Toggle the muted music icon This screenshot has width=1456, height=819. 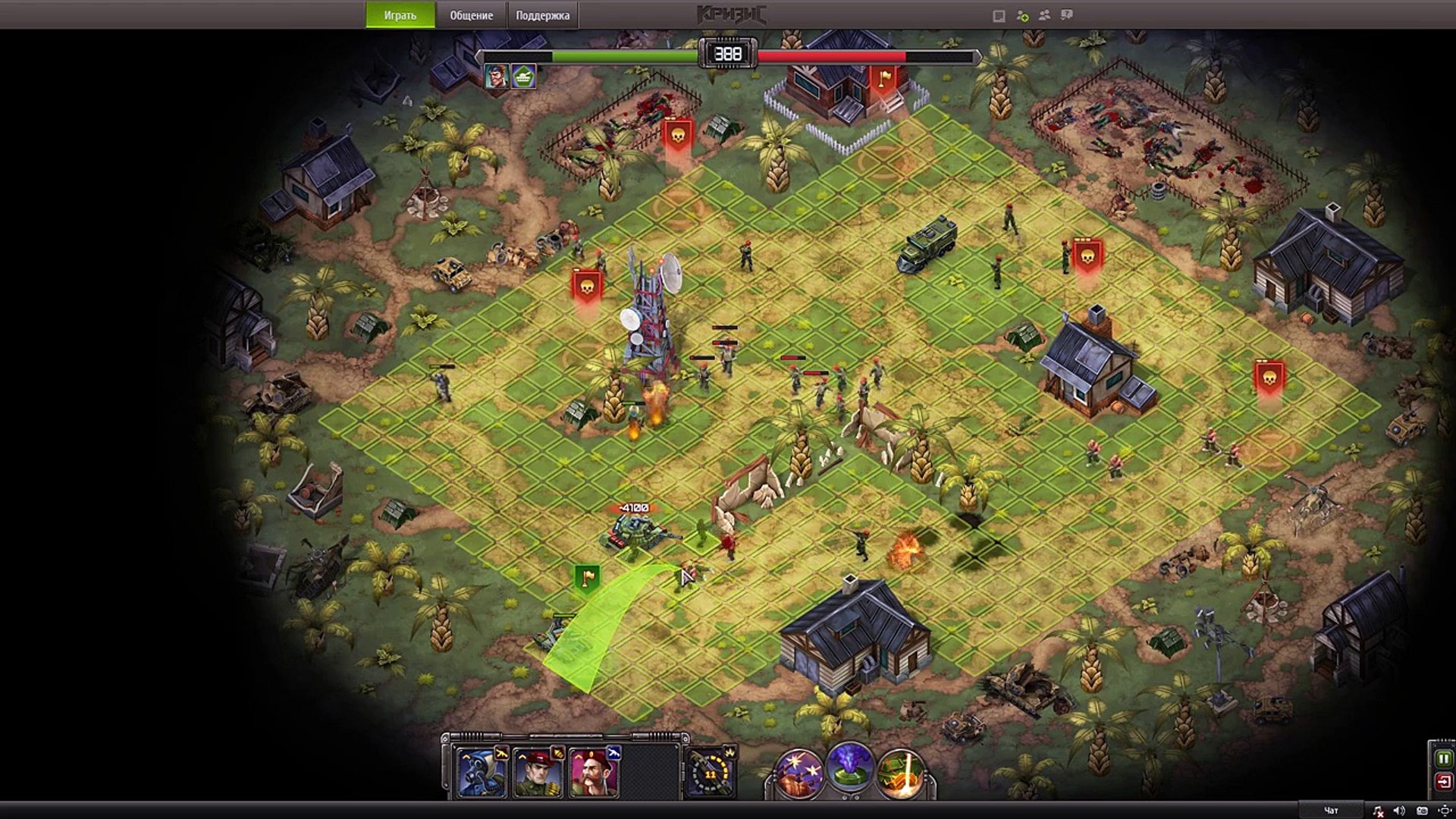click(x=1378, y=811)
